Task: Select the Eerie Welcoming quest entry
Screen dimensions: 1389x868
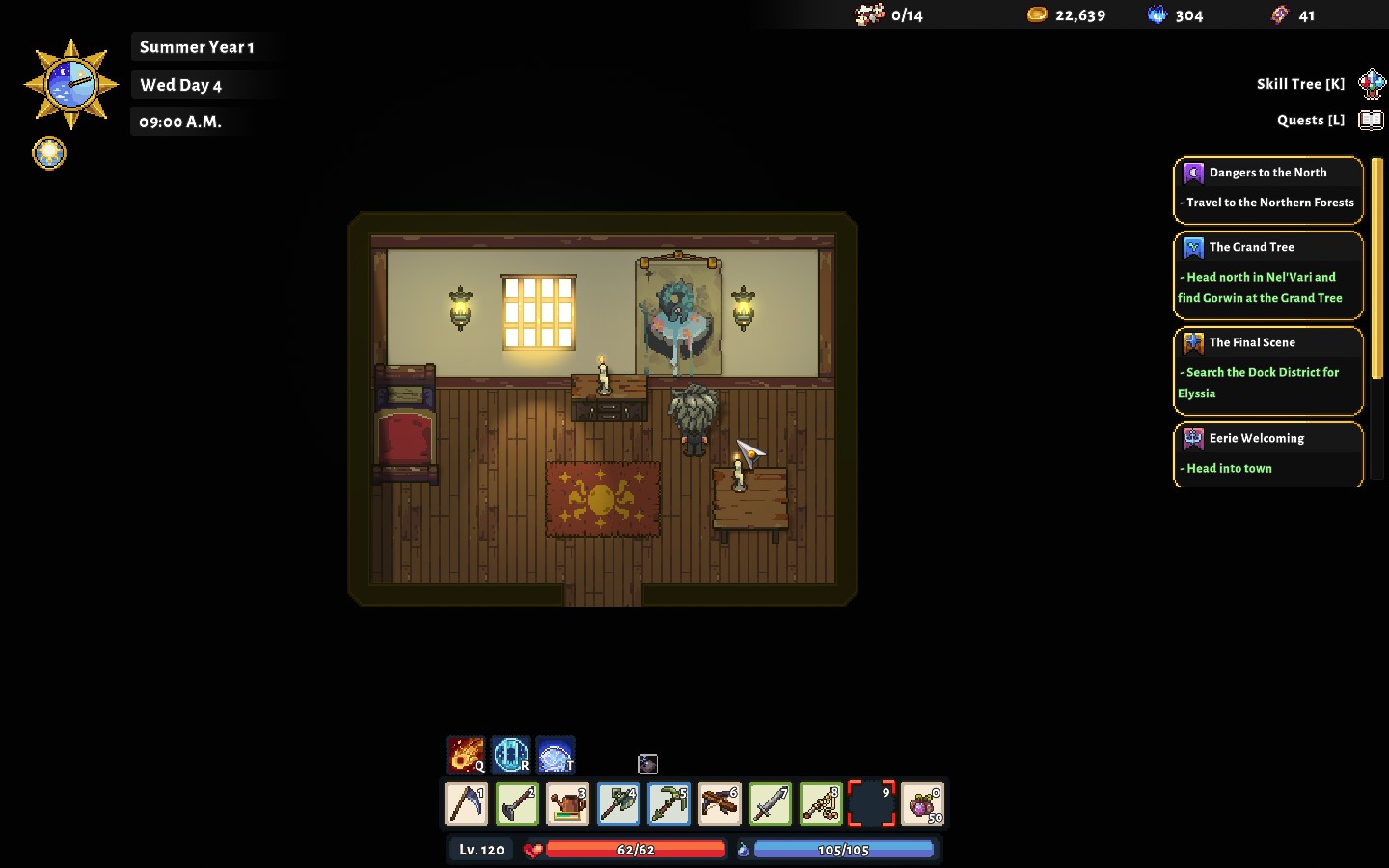Action: [x=1268, y=453]
